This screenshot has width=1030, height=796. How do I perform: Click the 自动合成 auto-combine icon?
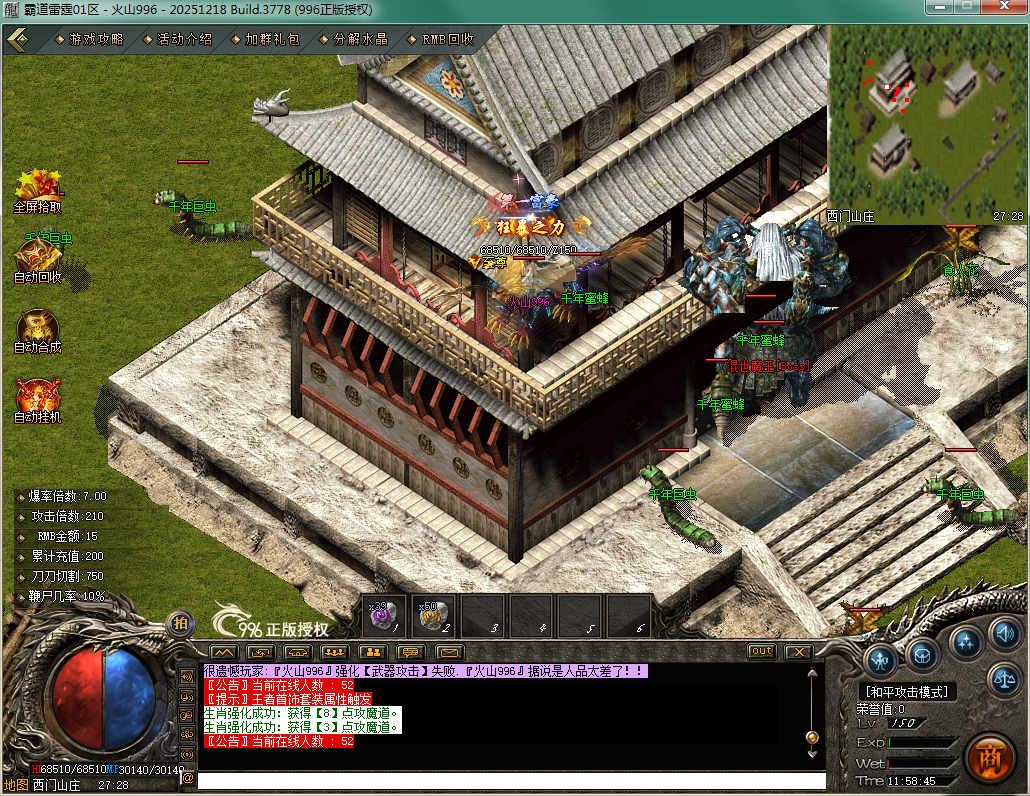click(38, 327)
